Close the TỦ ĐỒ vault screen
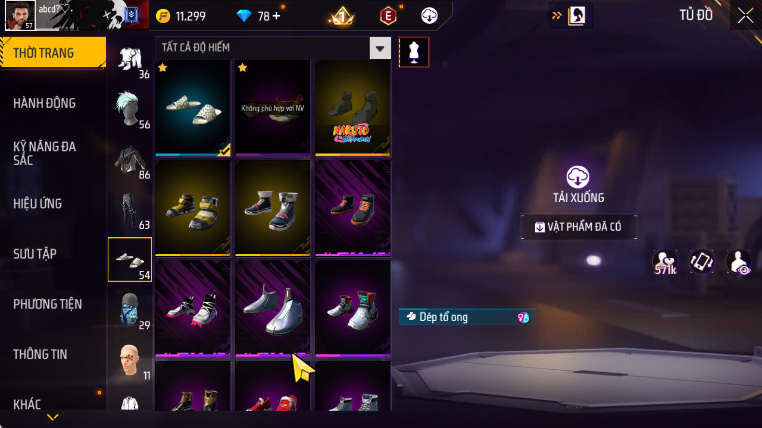Screen dimensions: 762x428 coord(745,15)
